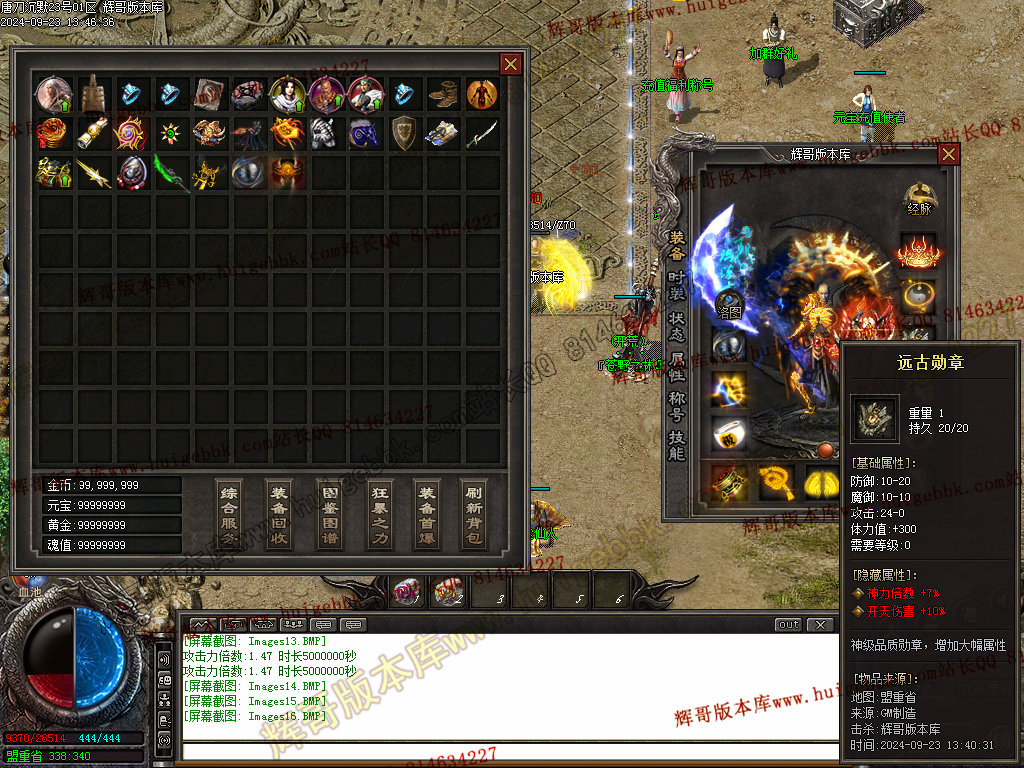The width and height of the screenshot is (1024, 768).
Task: Select the flaming crown helmet equipment slot
Action: coord(917,250)
